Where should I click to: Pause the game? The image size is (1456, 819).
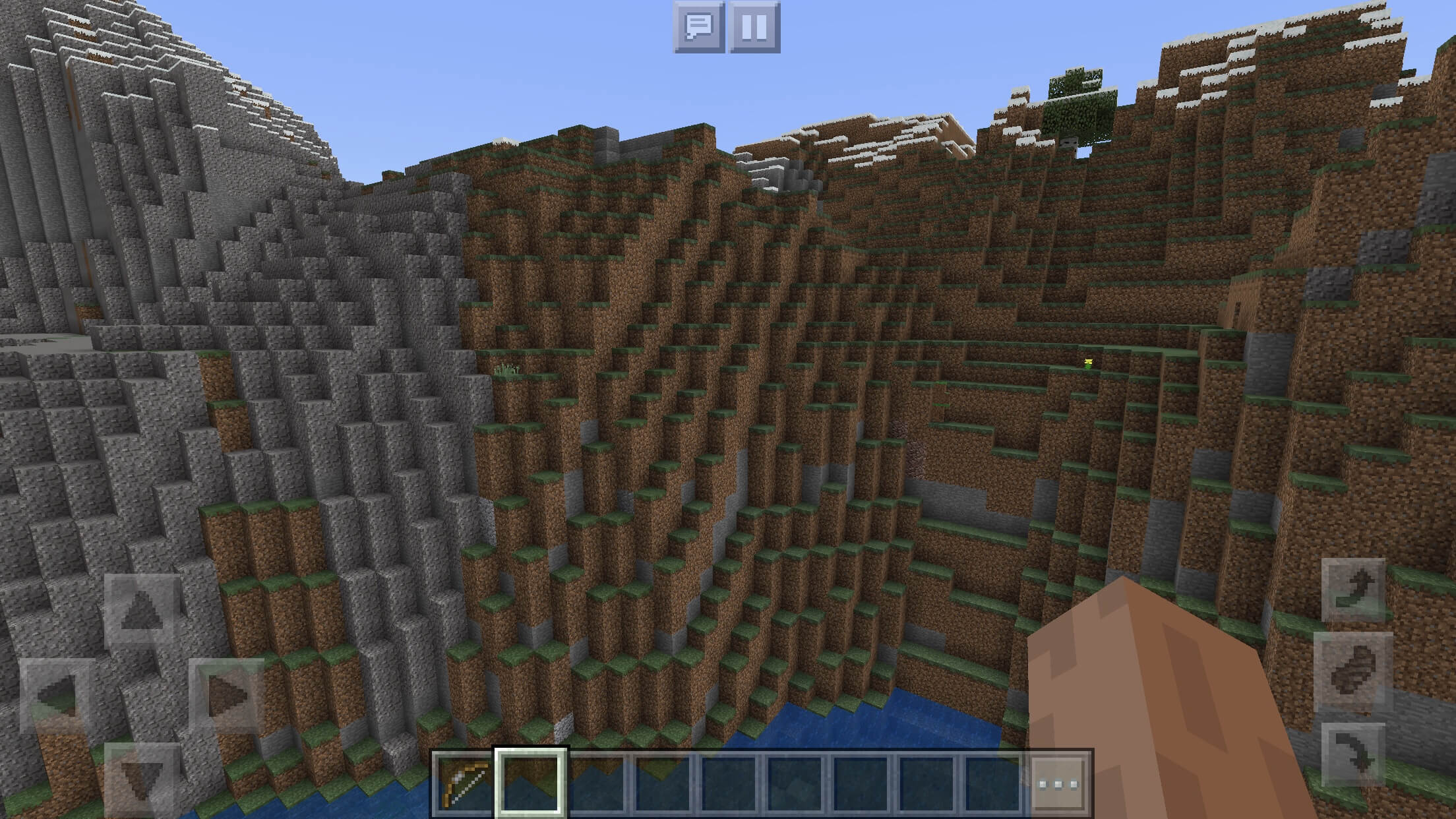[x=754, y=27]
